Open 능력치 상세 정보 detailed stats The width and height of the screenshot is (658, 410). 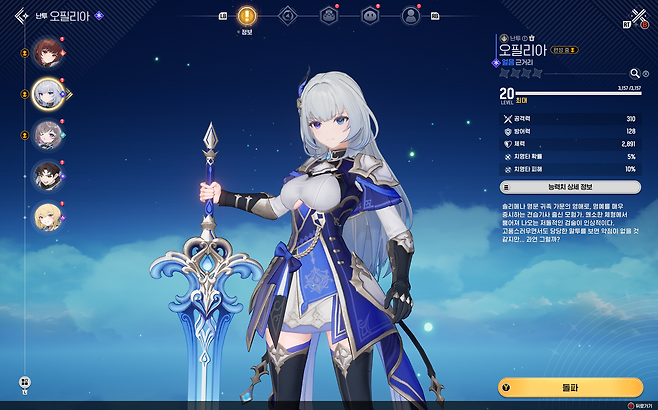tap(569, 186)
